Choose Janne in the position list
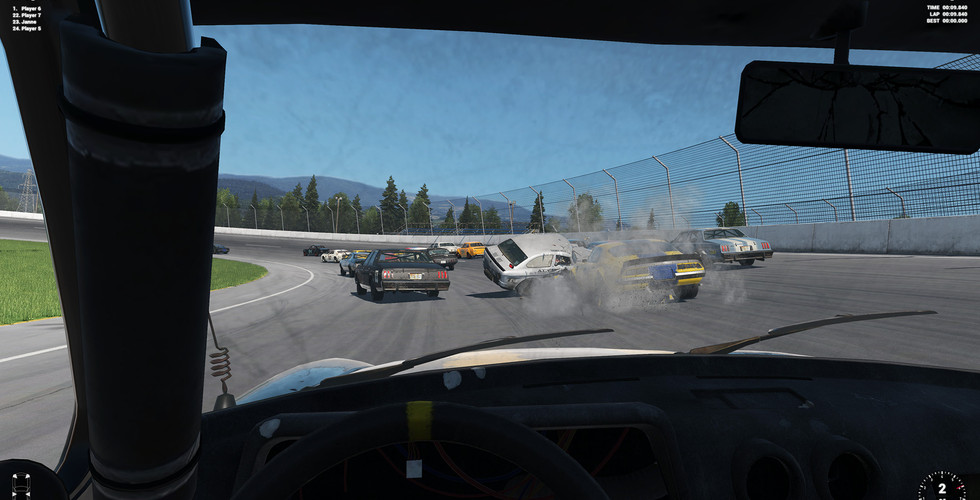 tap(30, 22)
